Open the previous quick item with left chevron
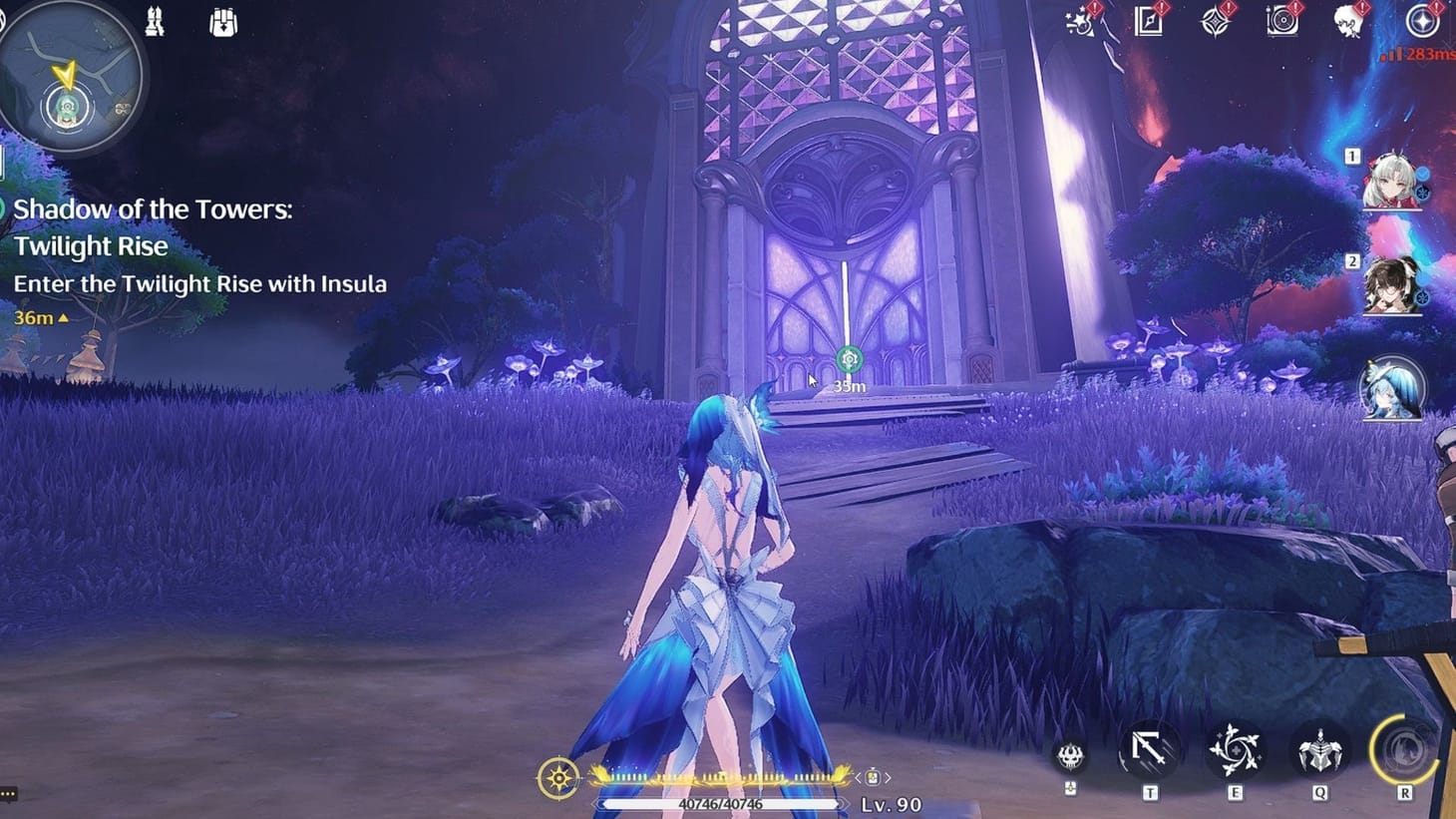Viewport: 1456px width, 819px height. click(x=859, y=776)
